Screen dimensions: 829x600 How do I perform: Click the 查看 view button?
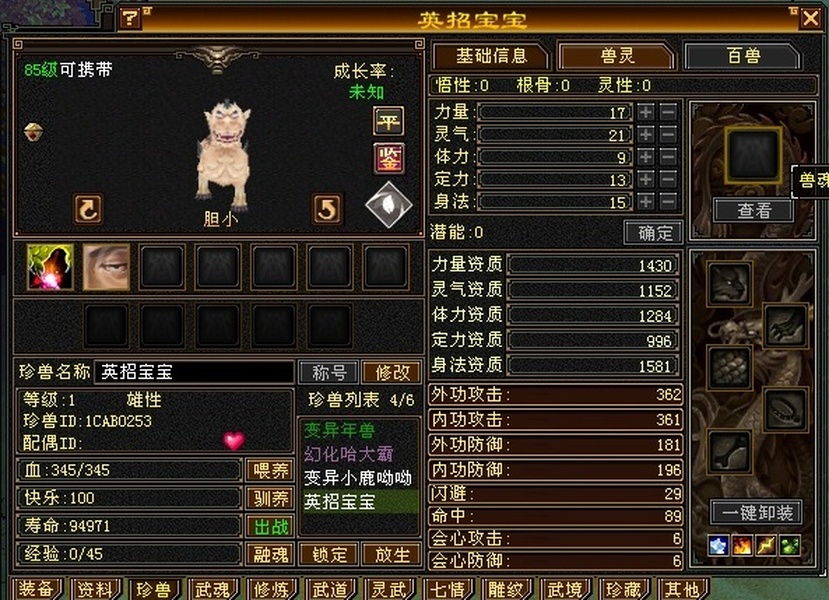(x=753, y=210)
